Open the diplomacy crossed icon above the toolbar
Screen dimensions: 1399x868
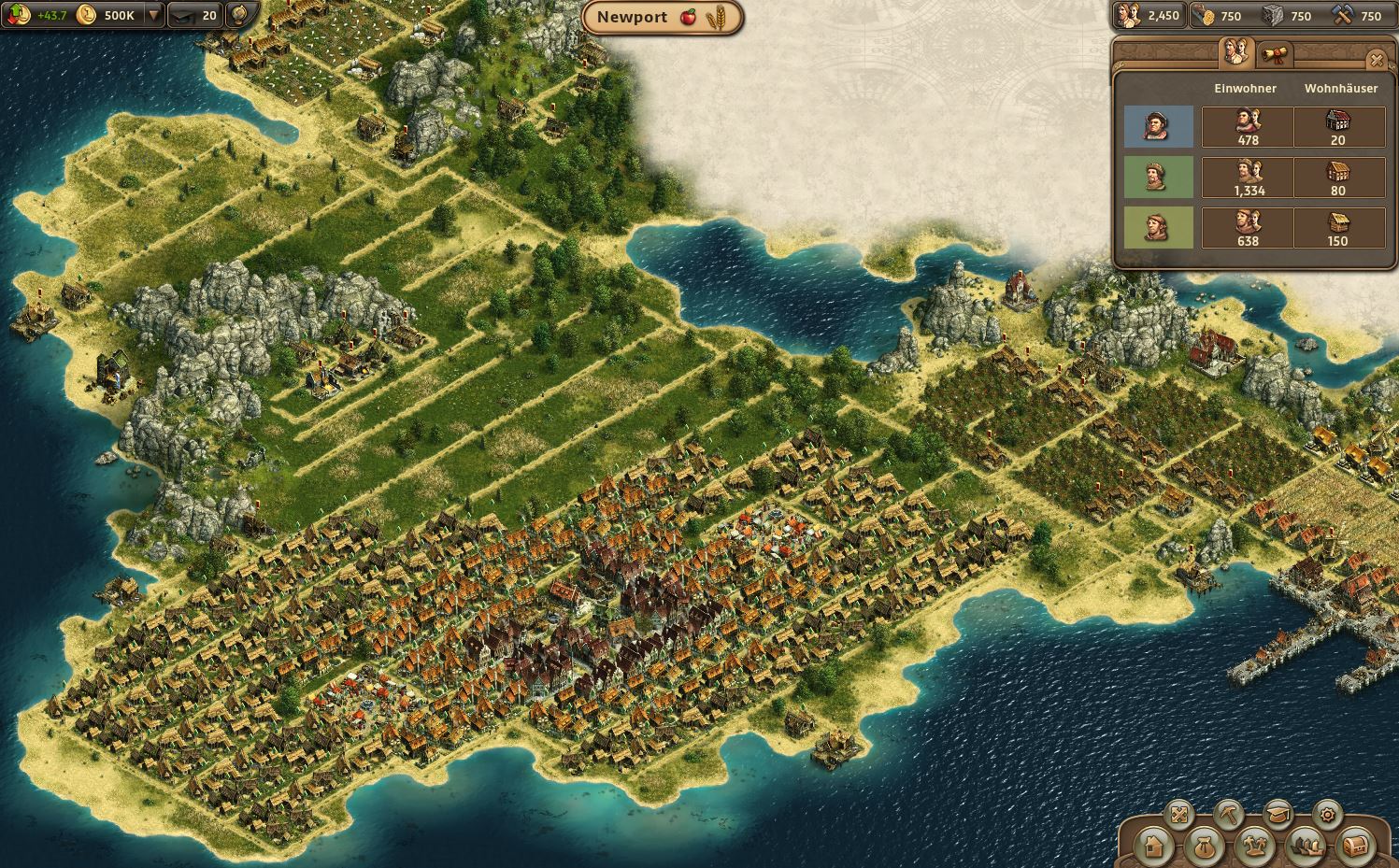[1180, 814]
